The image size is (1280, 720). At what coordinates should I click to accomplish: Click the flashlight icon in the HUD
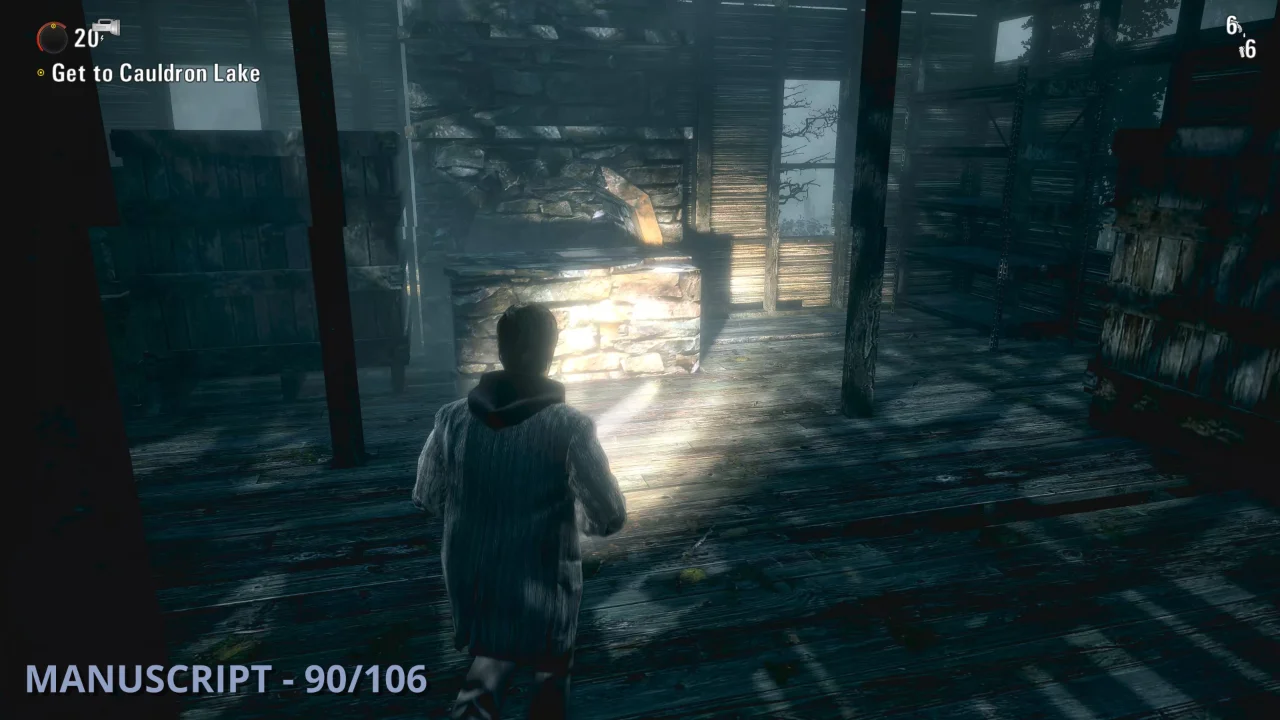105,25
